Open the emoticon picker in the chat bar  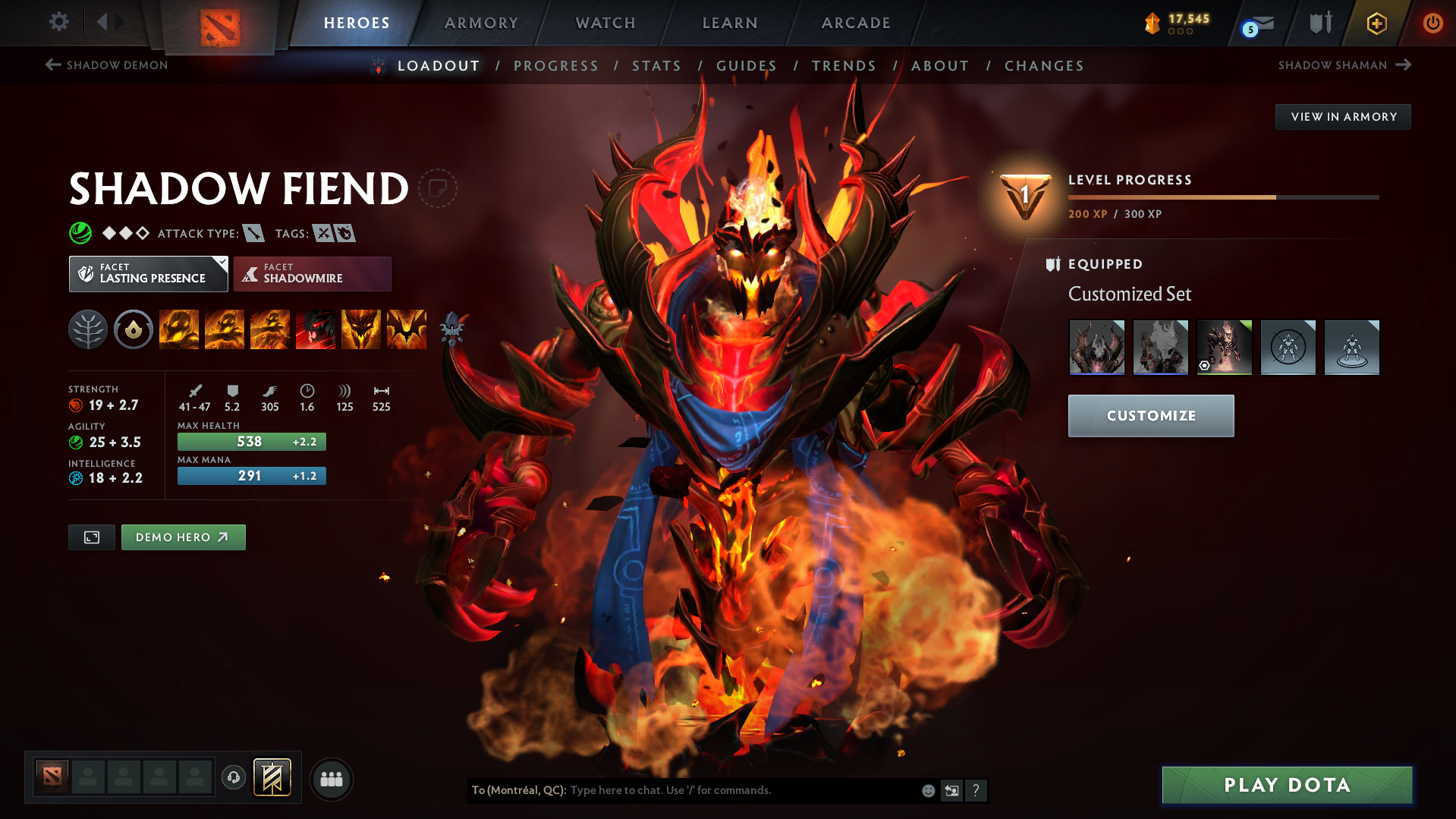click(x=928, y=790)
